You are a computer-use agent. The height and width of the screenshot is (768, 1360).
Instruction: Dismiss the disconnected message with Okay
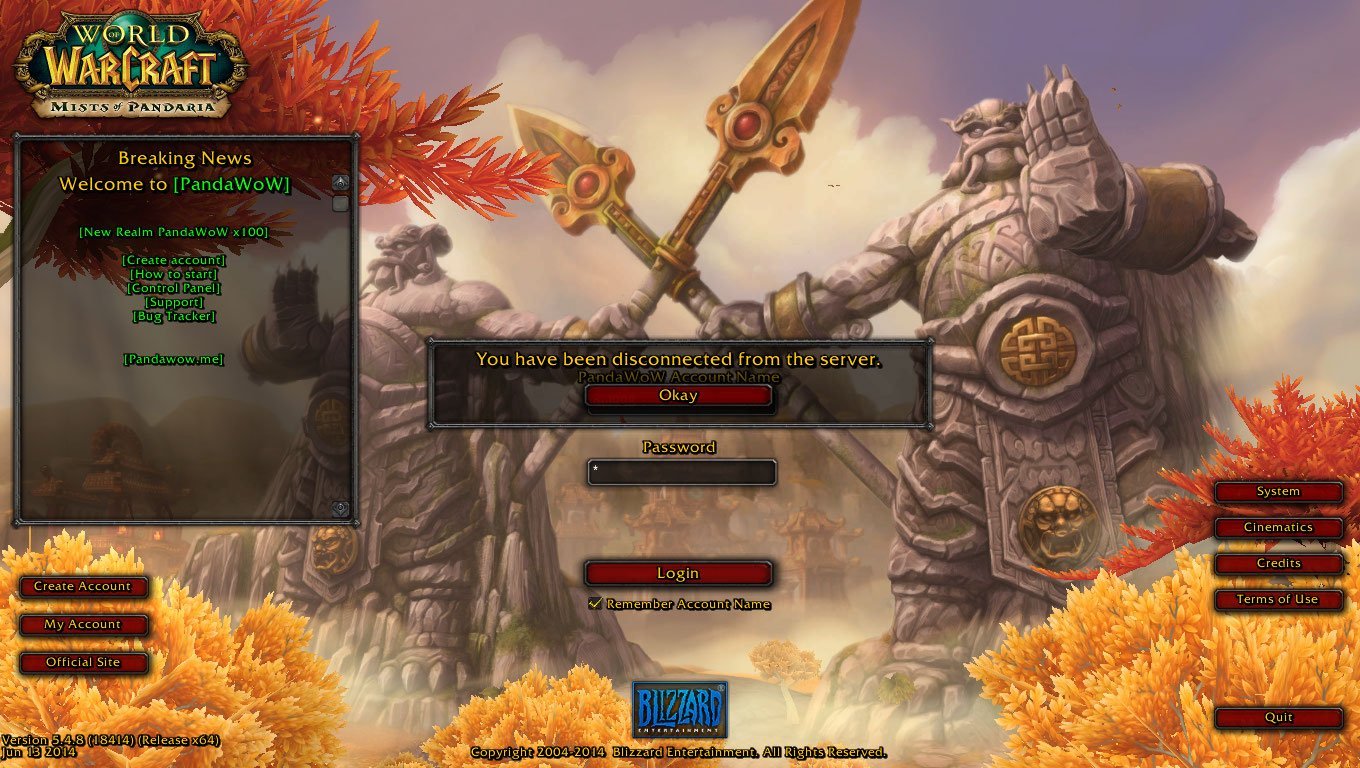[678, 396]
